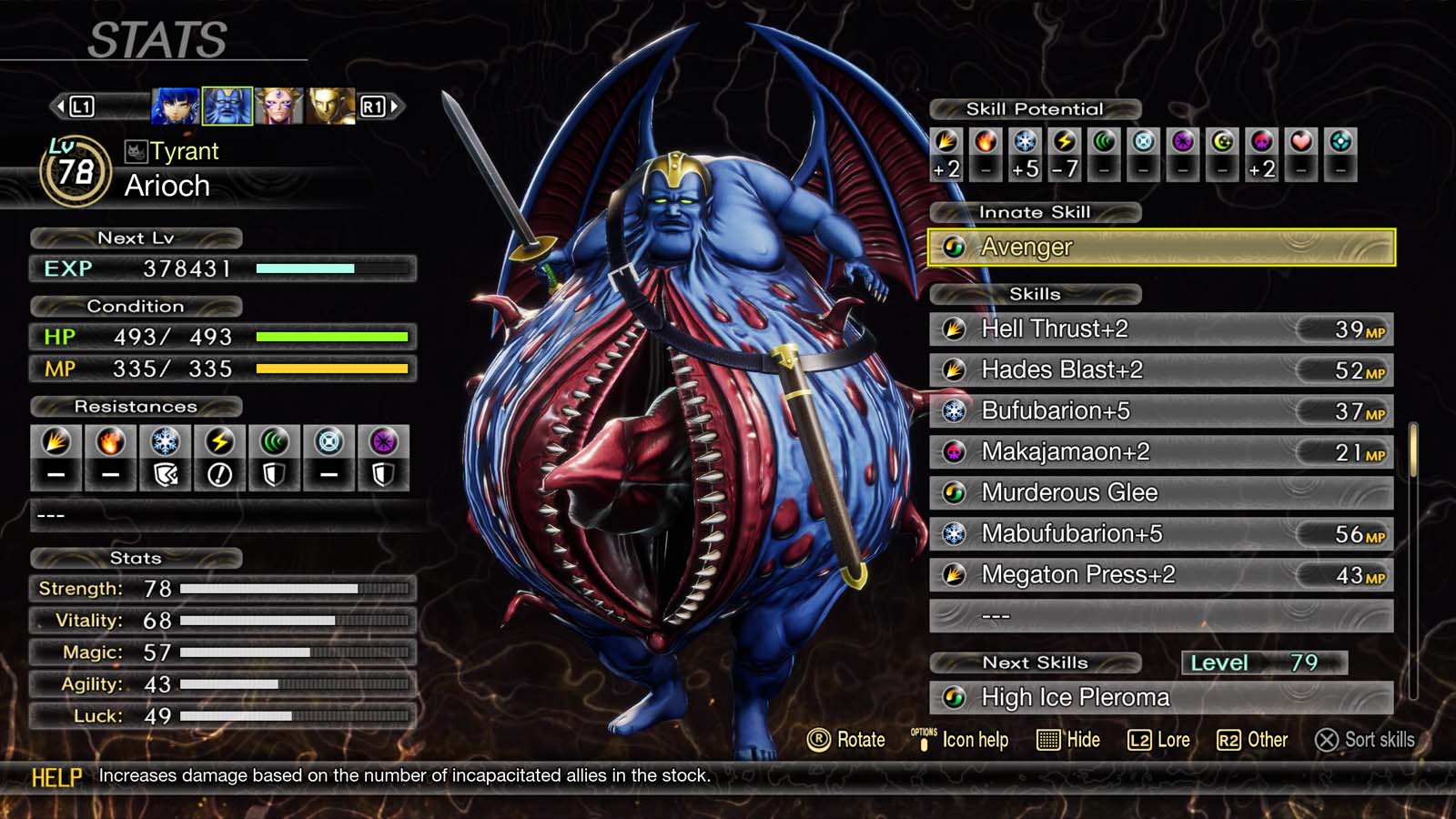The image size is (1456, 819).
Task: Toggle Icon help via the Options prompt
Action: click(x=923, y=740)
